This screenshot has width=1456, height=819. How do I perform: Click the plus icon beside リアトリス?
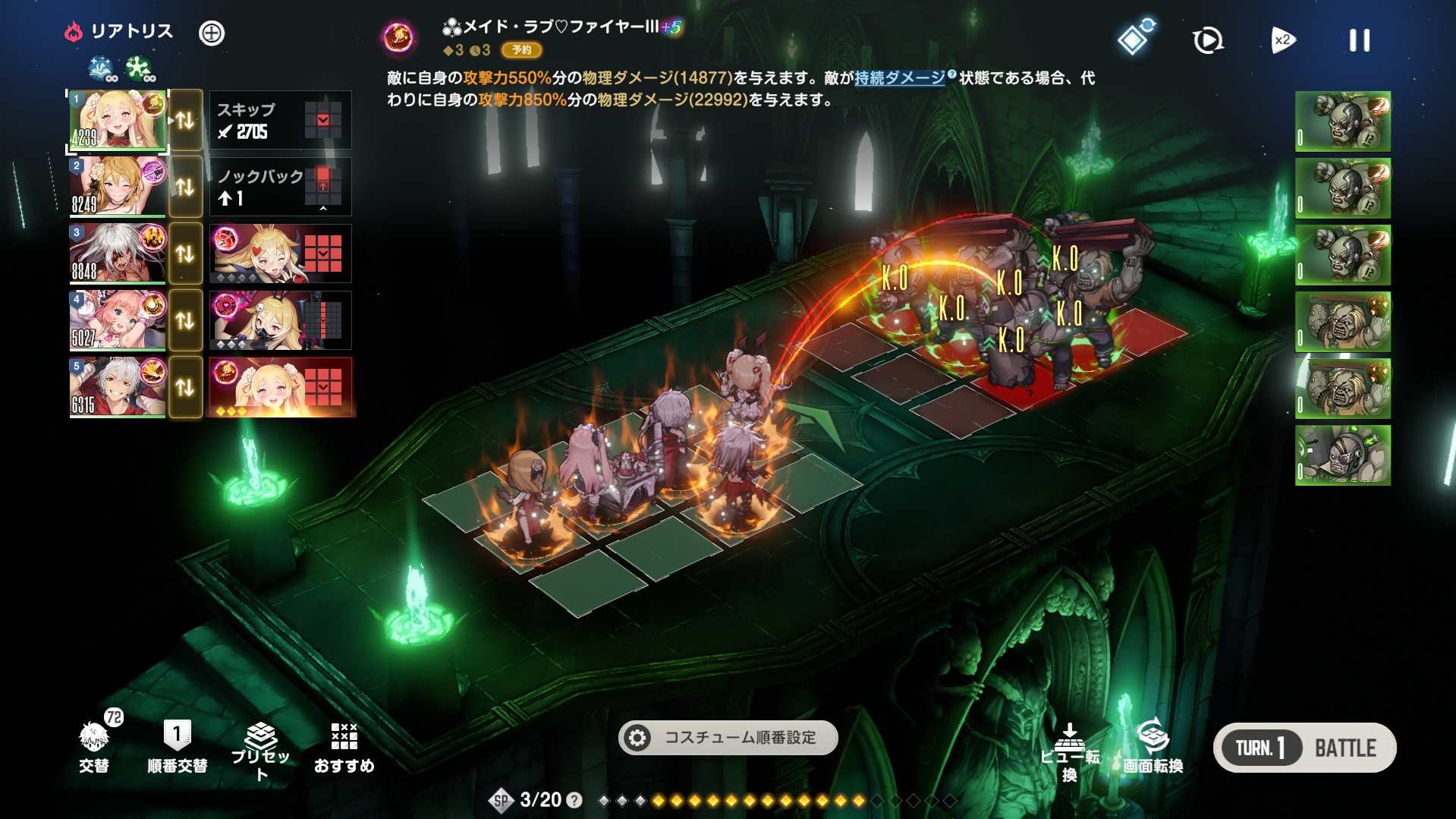212,33
